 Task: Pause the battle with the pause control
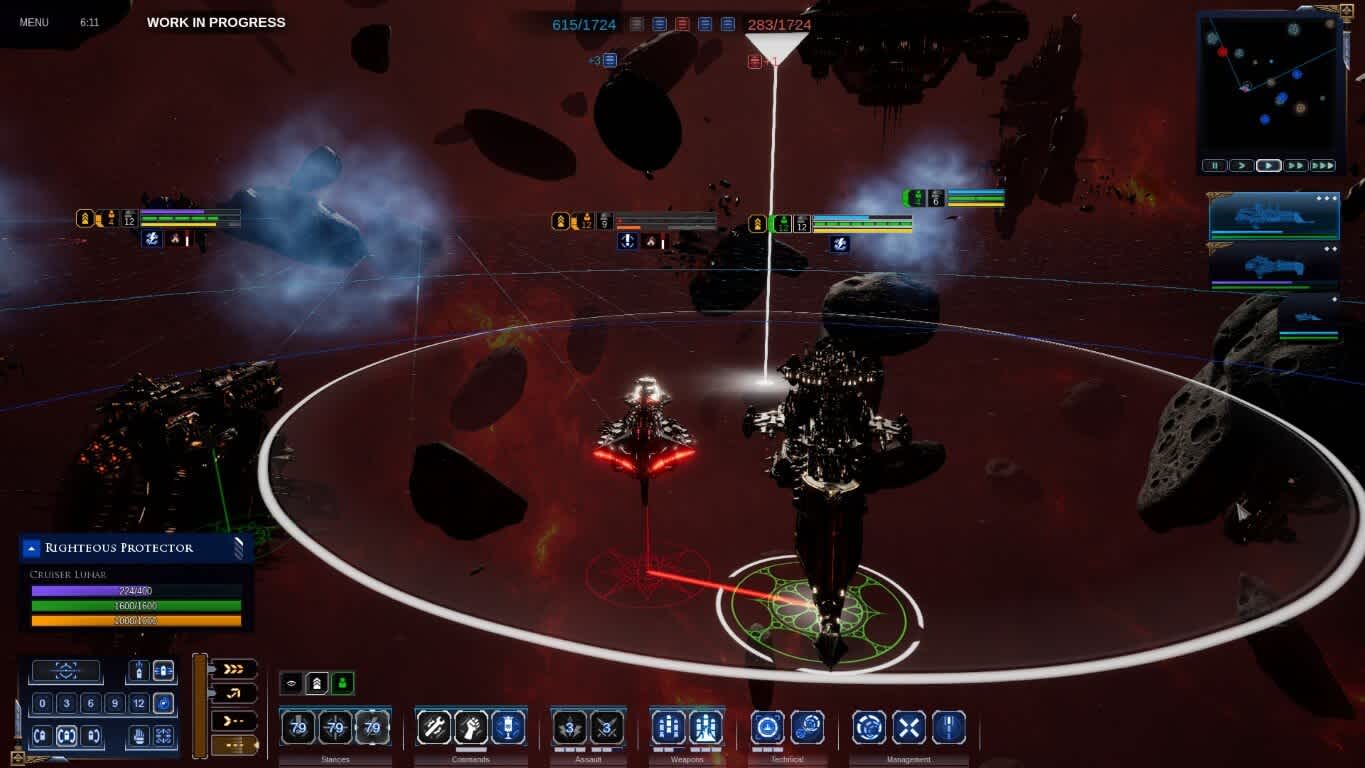(1214, 166)
